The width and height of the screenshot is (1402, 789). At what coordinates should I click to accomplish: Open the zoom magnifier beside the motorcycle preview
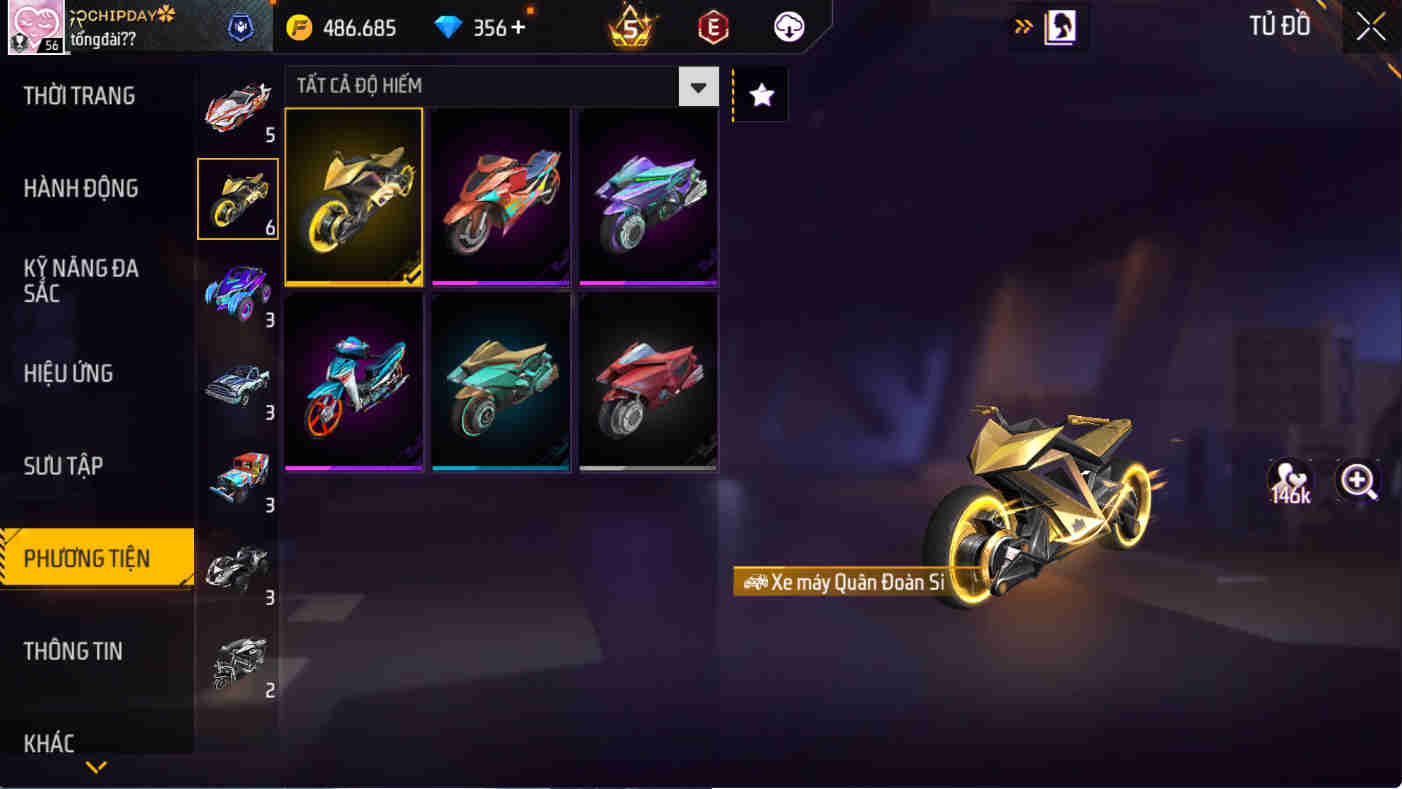click(1358, 482)
